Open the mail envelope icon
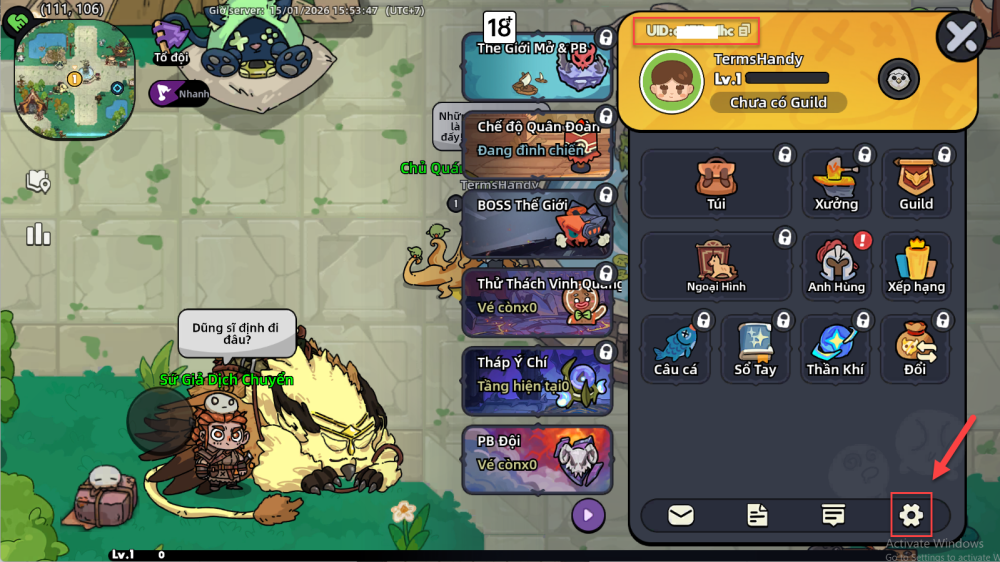 point(681,515)
